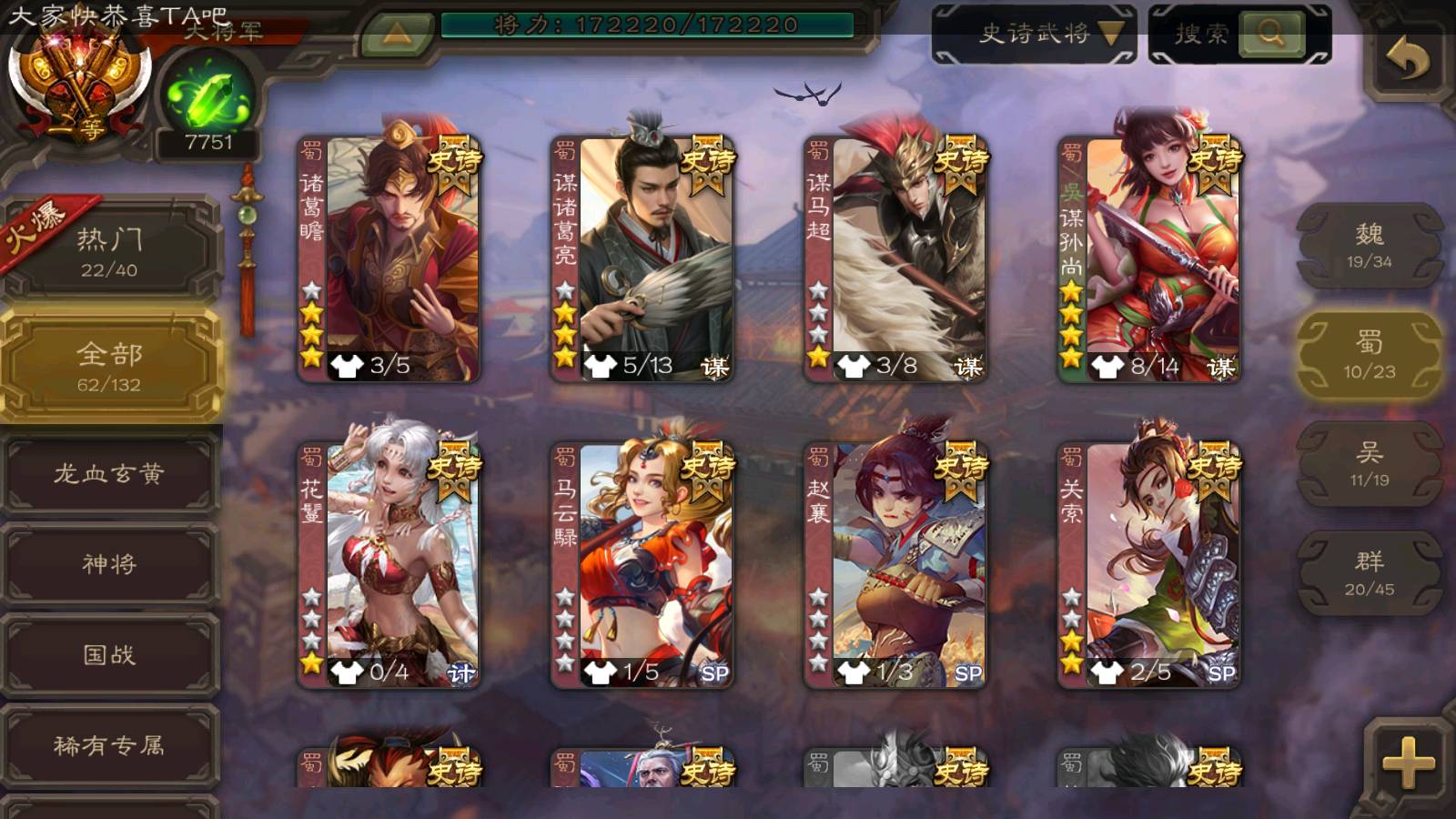Choose the 谋马超 general card
This screenshot has width=1456, height=819.
[895, 259]
